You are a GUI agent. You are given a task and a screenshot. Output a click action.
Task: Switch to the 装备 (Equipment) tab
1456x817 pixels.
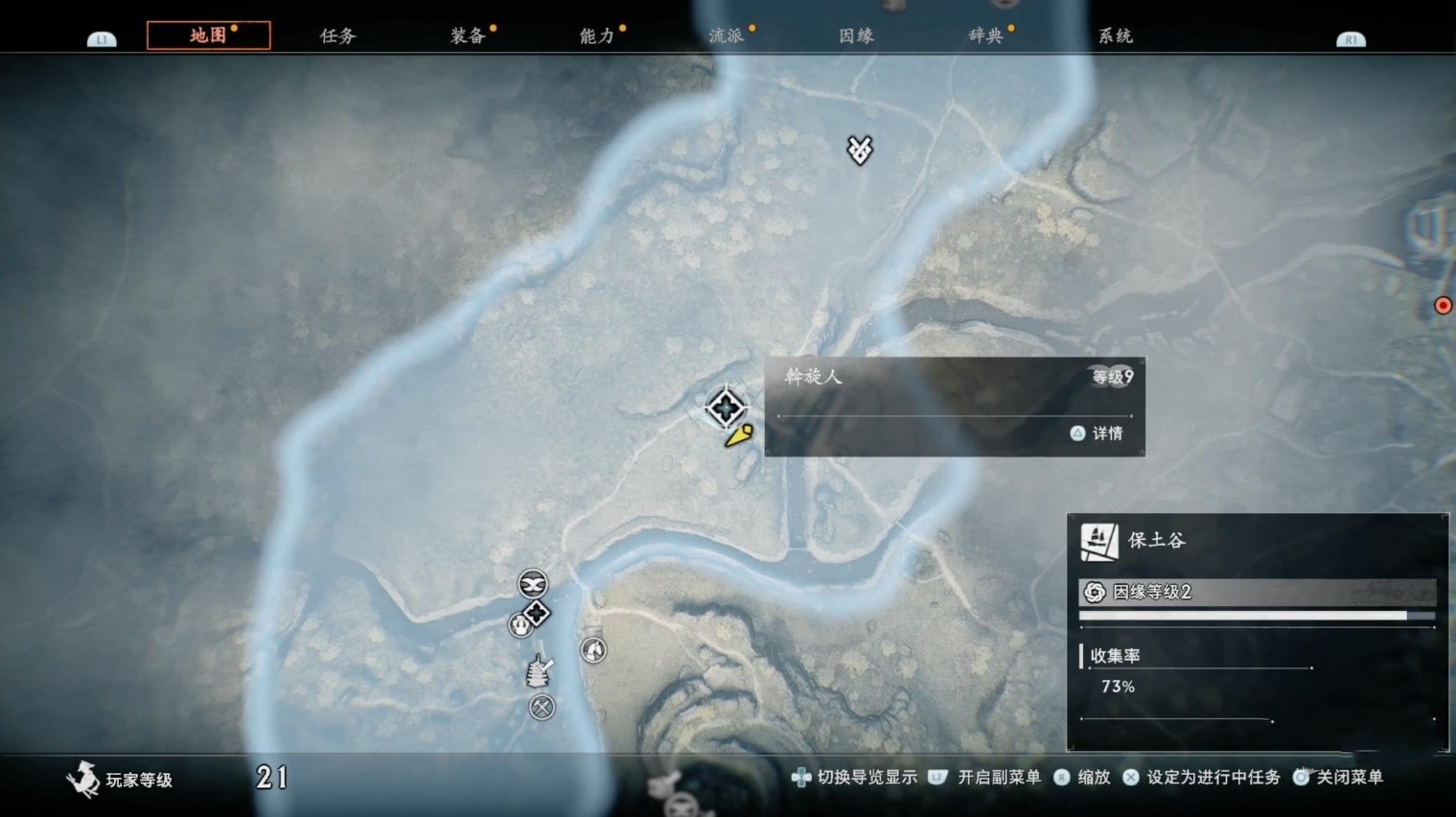(468, 35)
